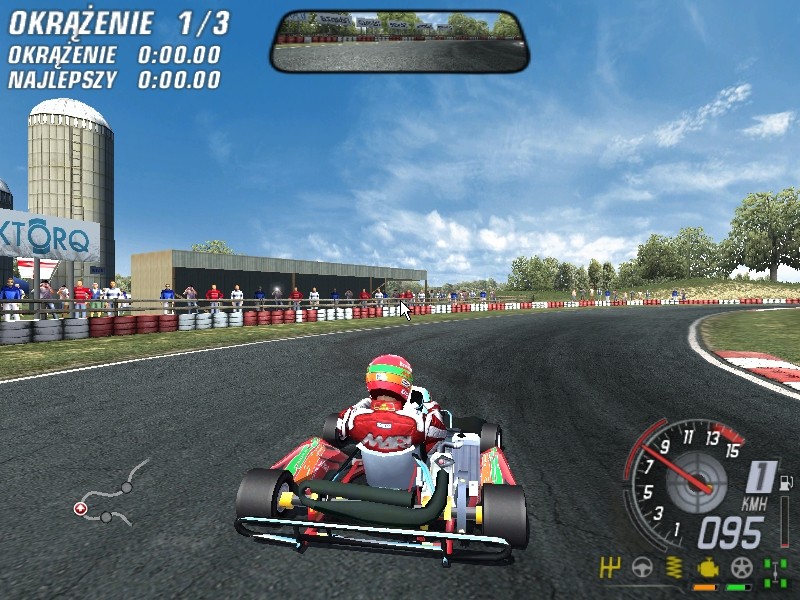Click the grey wheel rim status icon
This screenshot has width=800, height=600.
[x=741, y=568]
